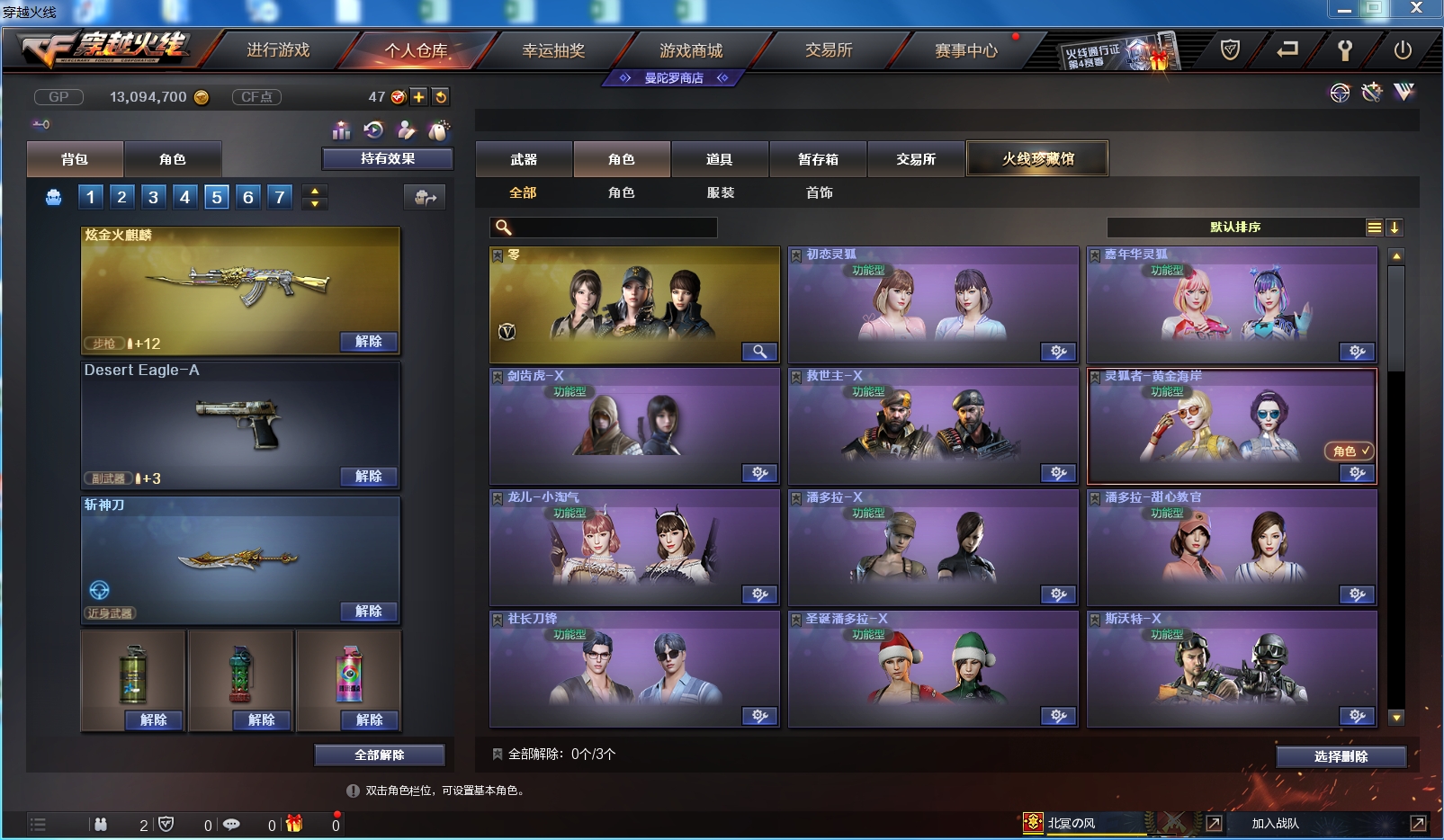Toggle the list view icon beside 默认排序
1444x840 pixels.
(x=1374, y=228)
